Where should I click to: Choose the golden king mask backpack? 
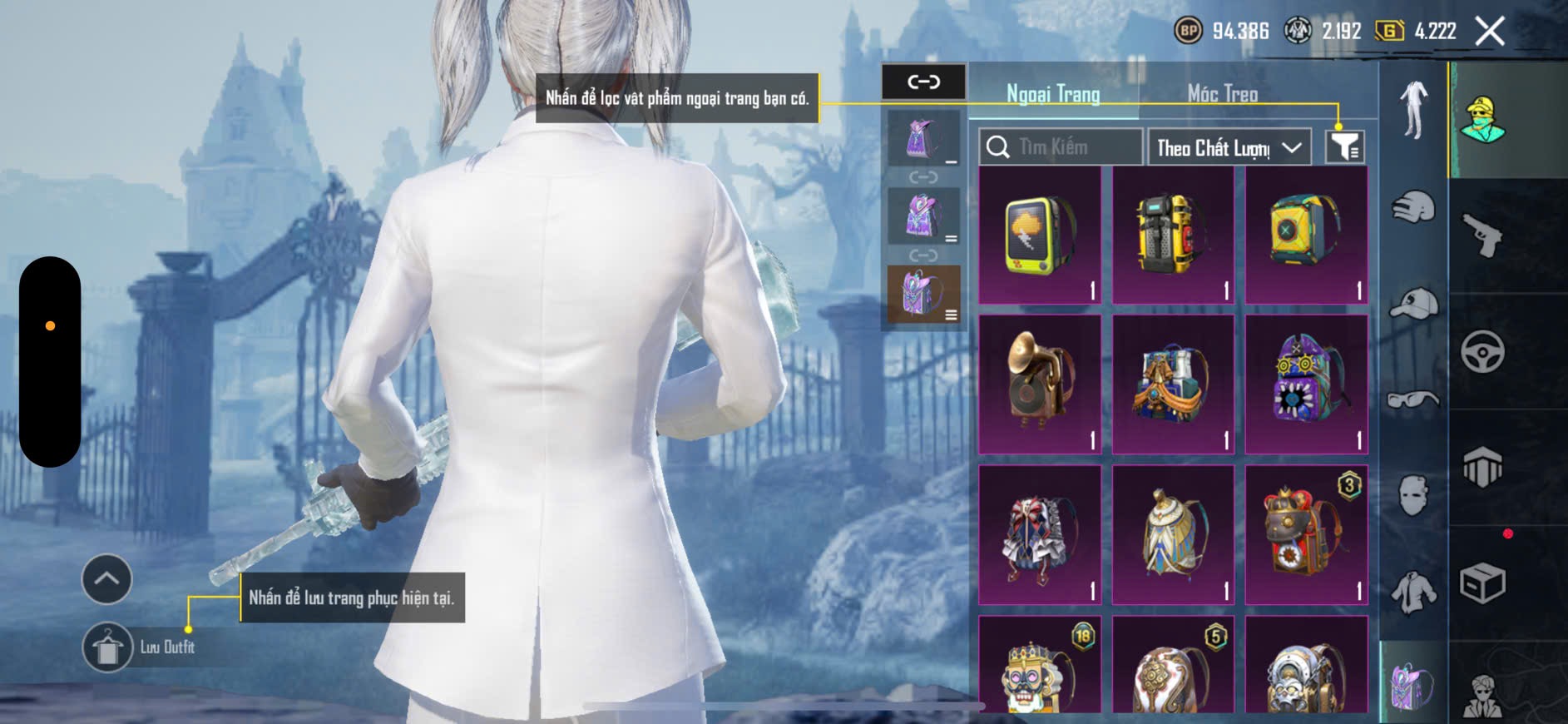tap(1040, 666)
